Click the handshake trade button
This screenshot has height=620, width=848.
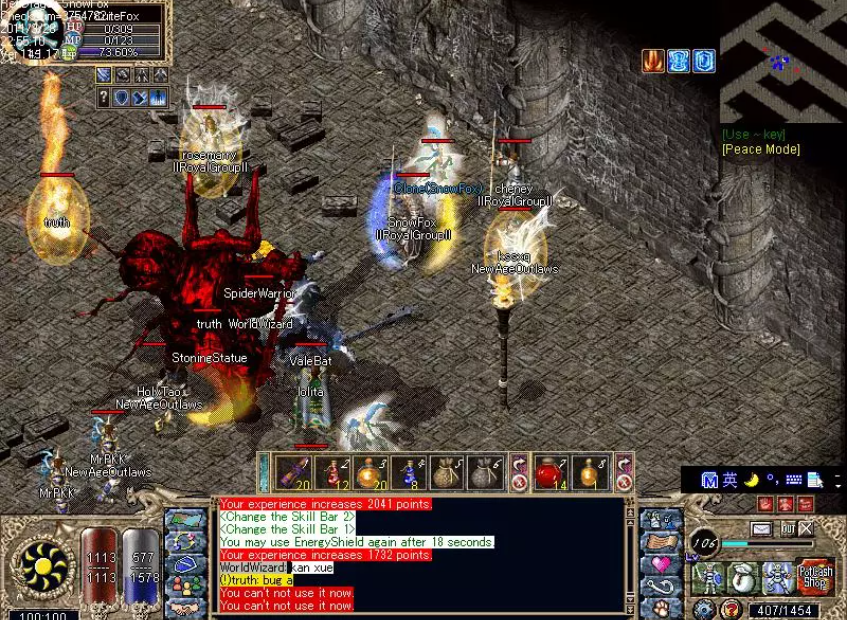pyautogui.click(x=186, y=606)
